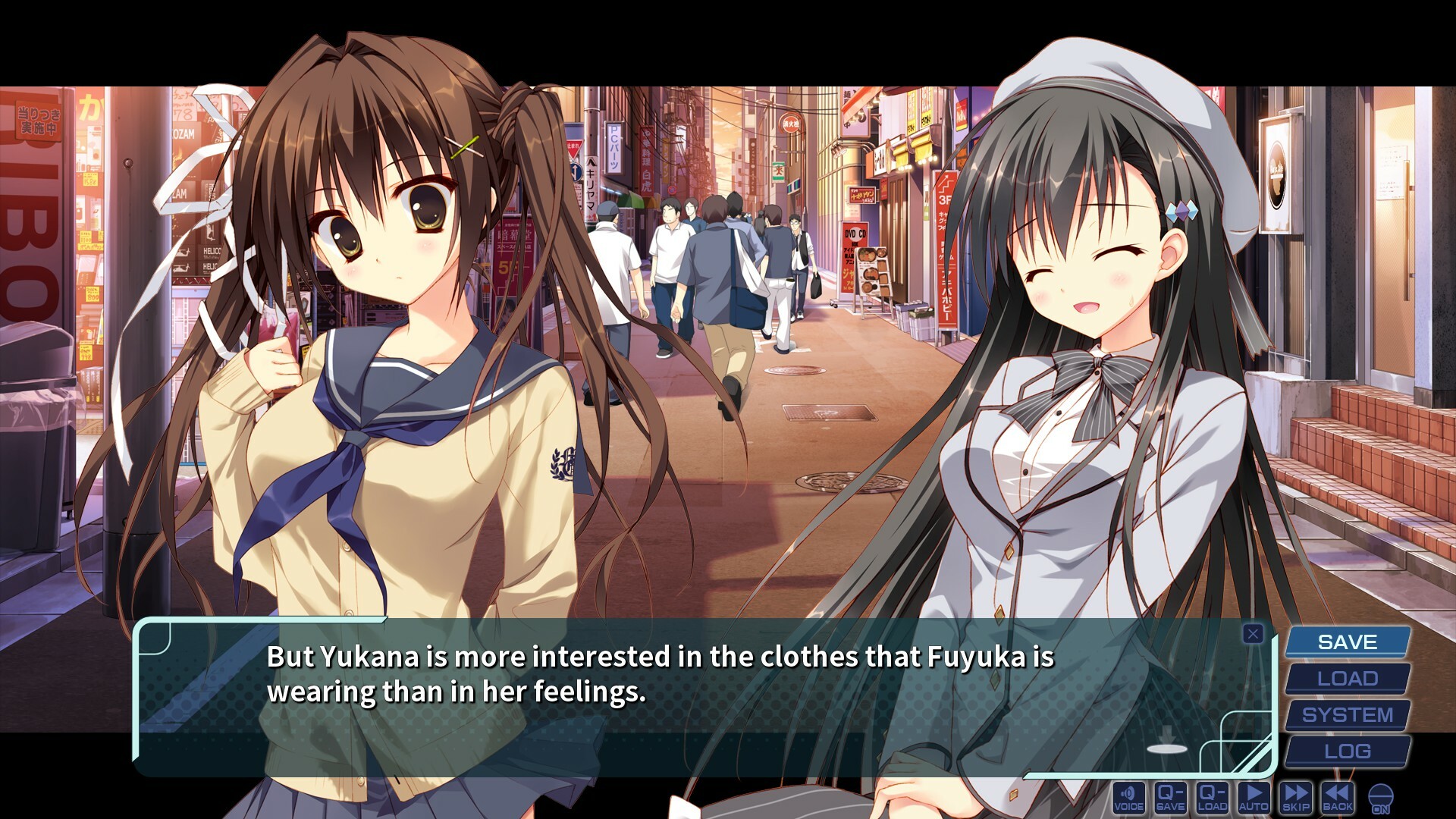Click the lamp icon labeled ON
Viewport: 1456px width, 819px height.
(x=1380, y=797)
